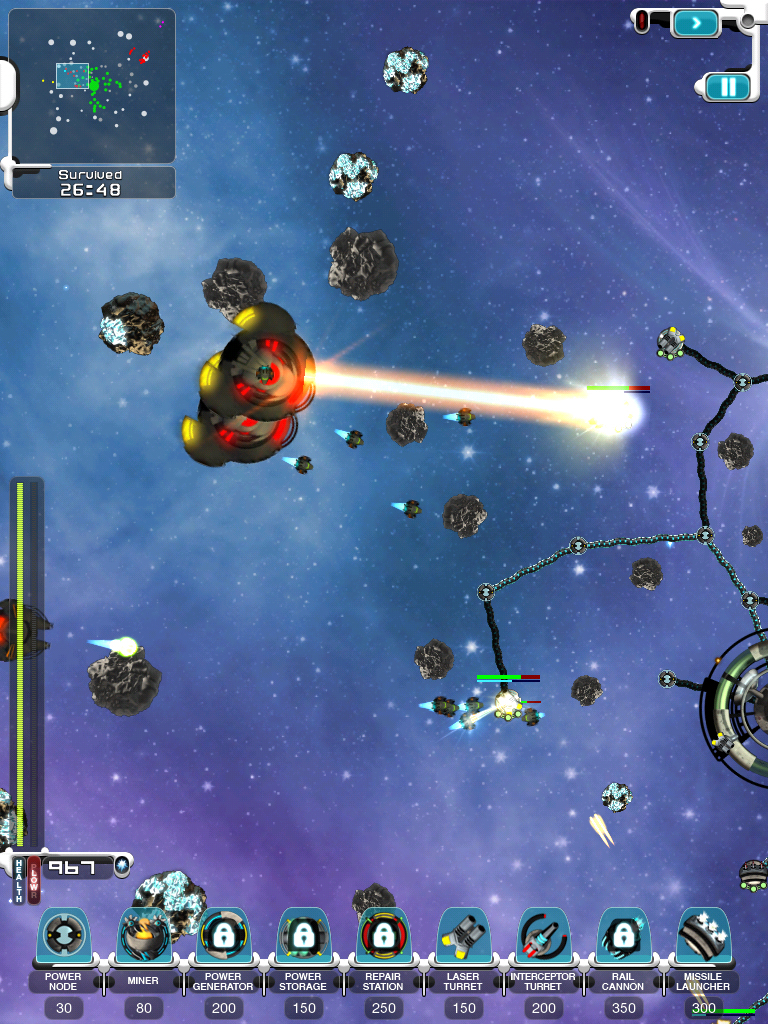Choose the Interceptor Turret build icon
Screen dimensions: 768x1024
(543, 938)
